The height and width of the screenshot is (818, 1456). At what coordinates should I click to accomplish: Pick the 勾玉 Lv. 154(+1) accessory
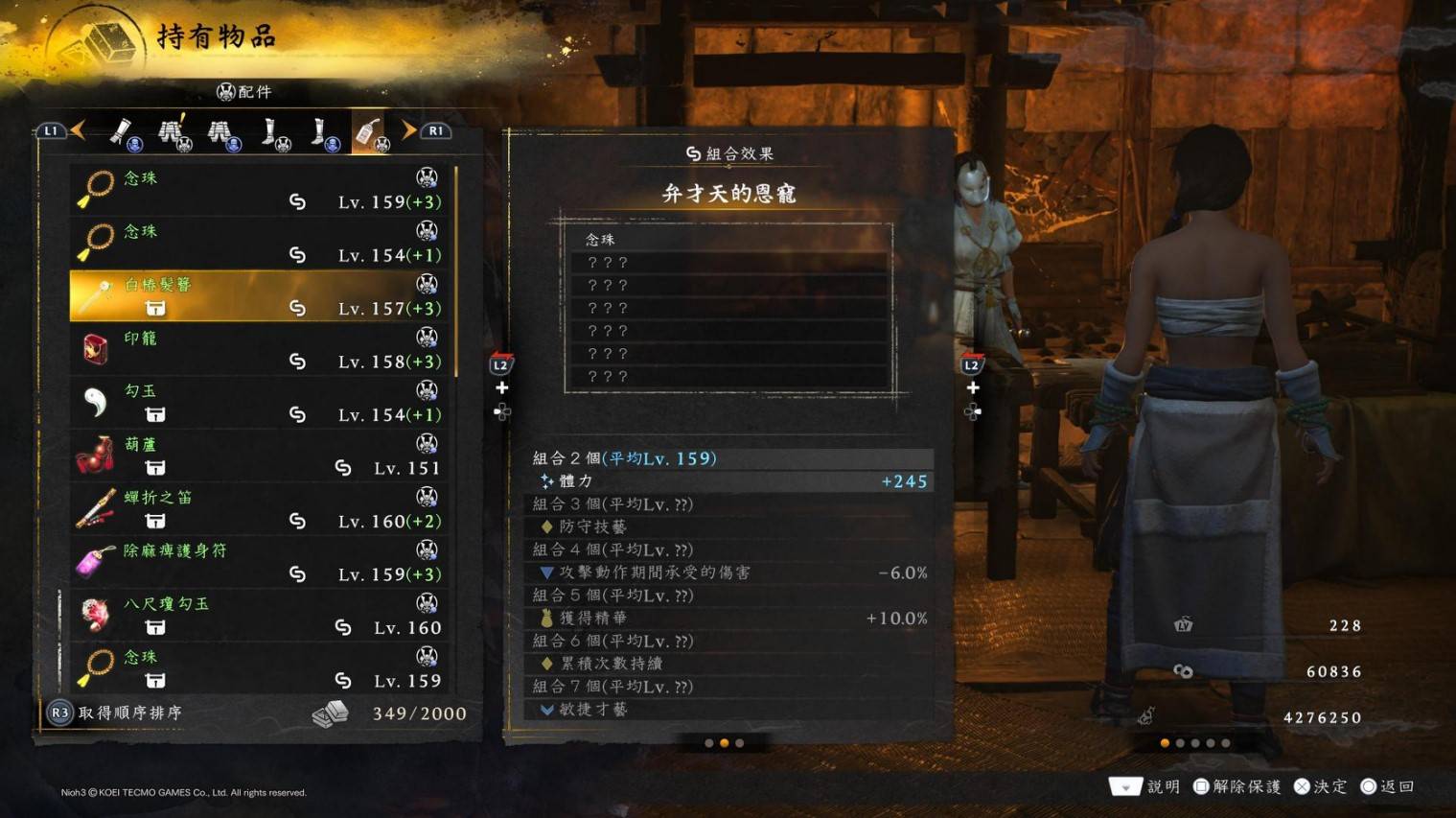point(261,402)
